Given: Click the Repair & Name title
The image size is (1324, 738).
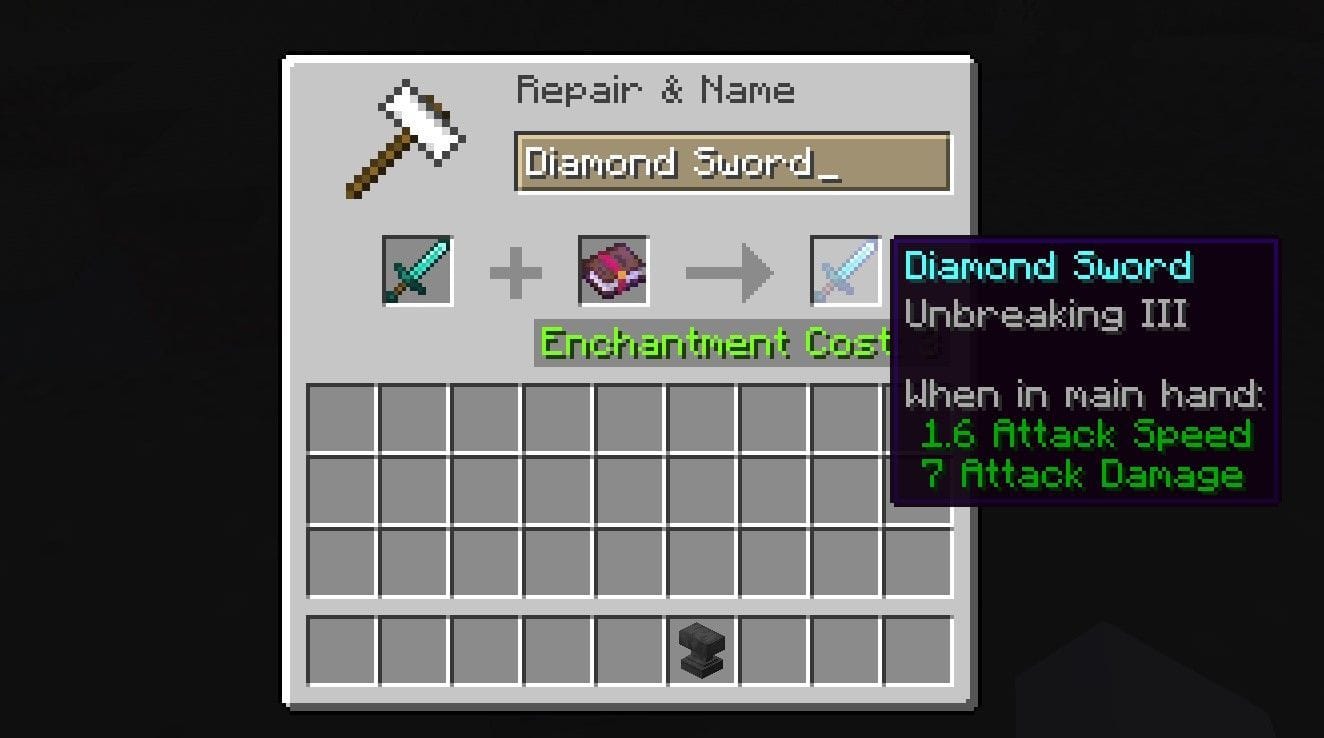Looking at the screenshot, I should coord(655,90).
